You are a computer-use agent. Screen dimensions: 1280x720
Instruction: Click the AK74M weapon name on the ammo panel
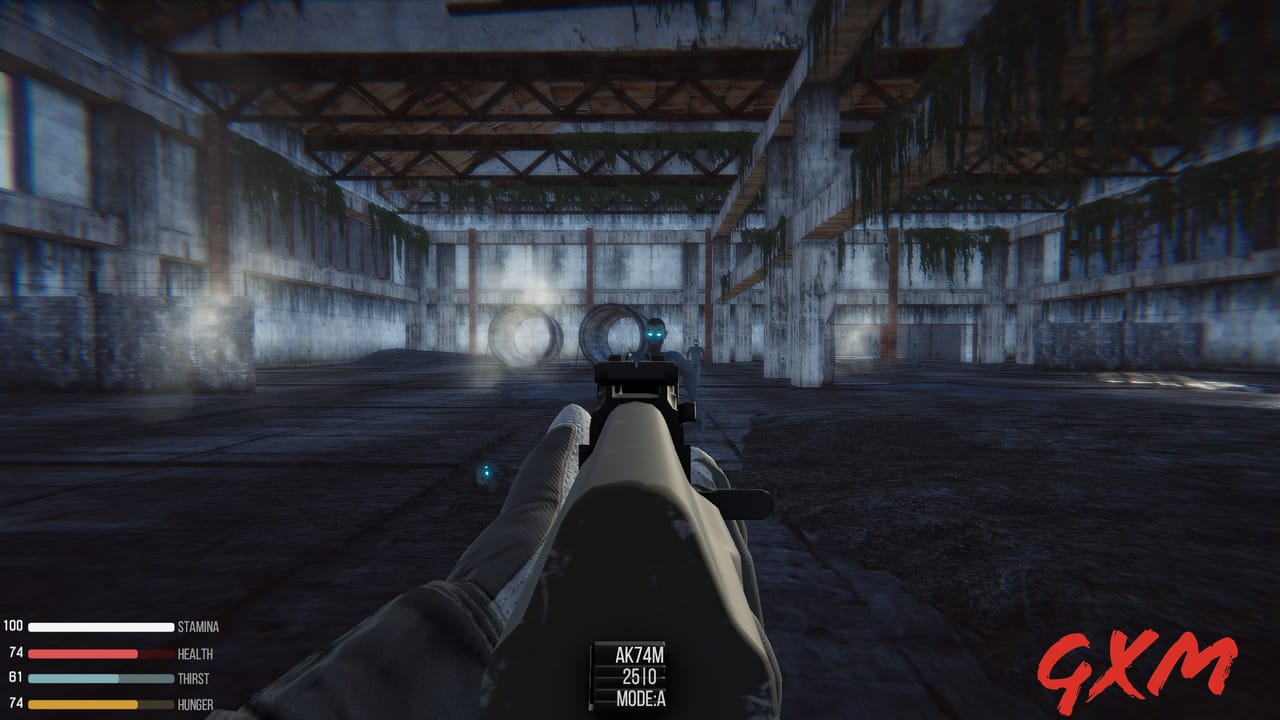(639, 653)
